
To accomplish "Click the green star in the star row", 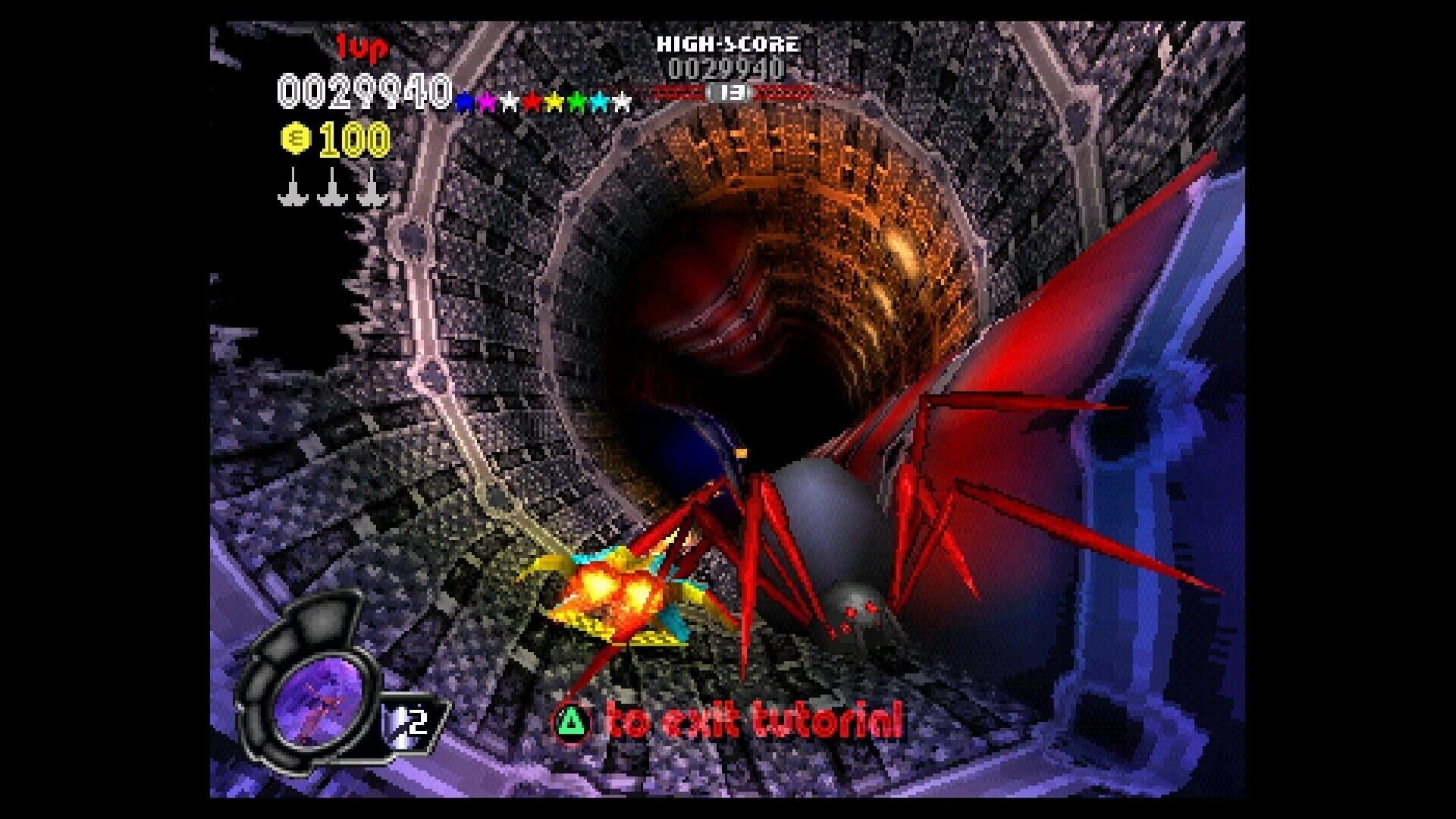I will (x=578, y=100).
